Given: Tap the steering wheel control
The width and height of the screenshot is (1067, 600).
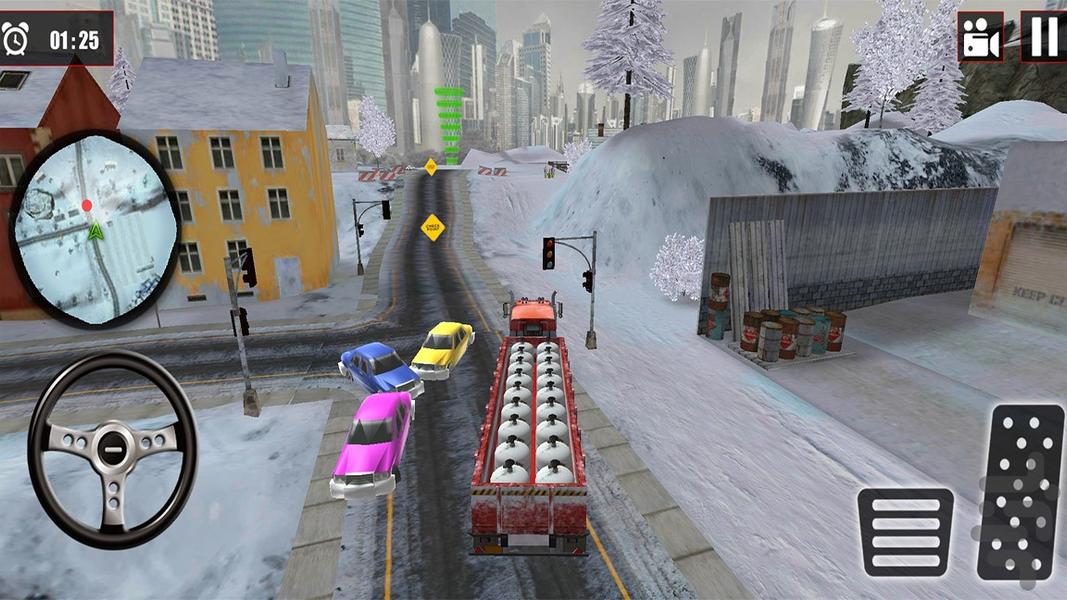Looking at the screenshot, I should 112,450.
